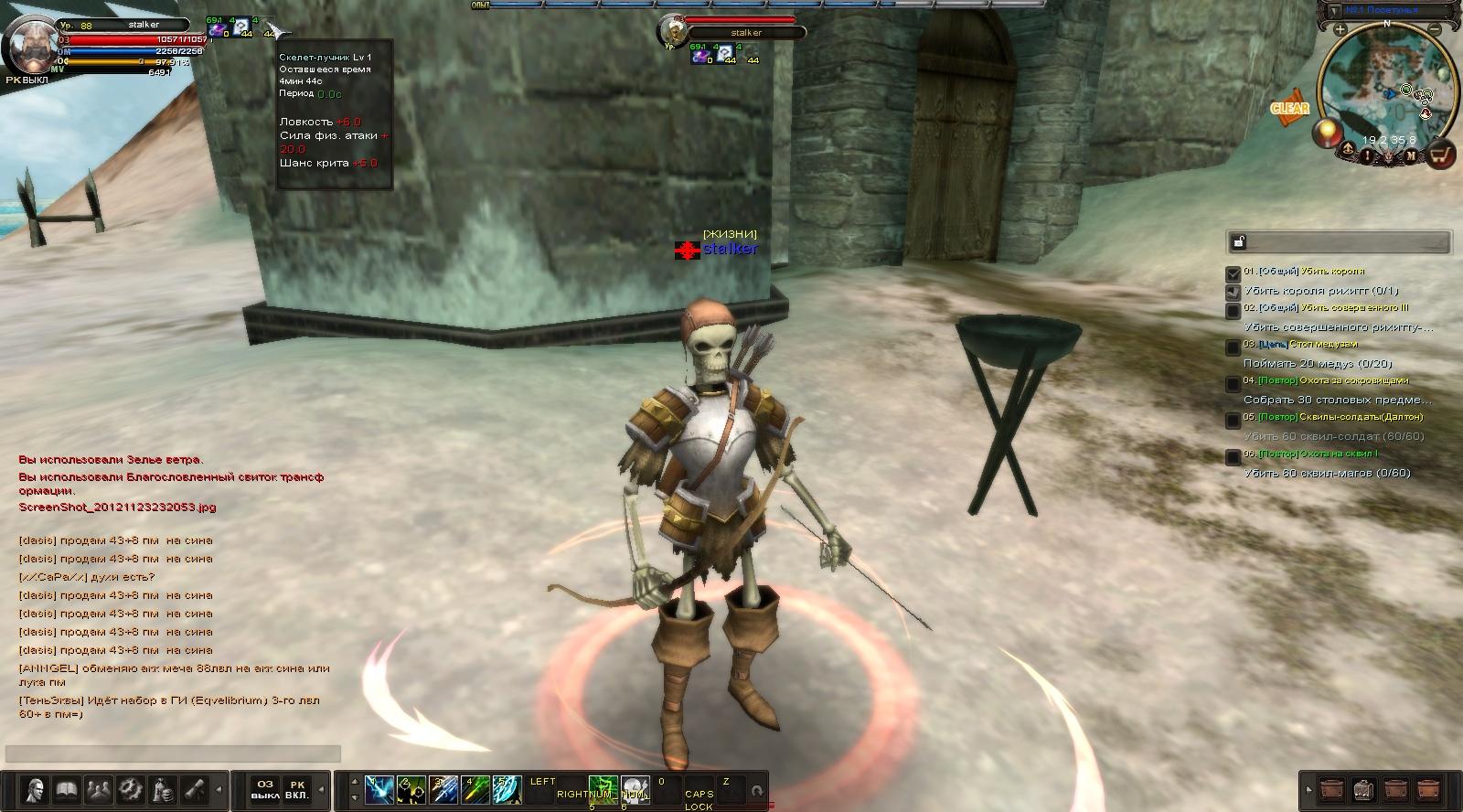Use the skull item in the hotbar
Image resolution: width=1463 pixels, height=812 pixels.
tap(635, 788)
